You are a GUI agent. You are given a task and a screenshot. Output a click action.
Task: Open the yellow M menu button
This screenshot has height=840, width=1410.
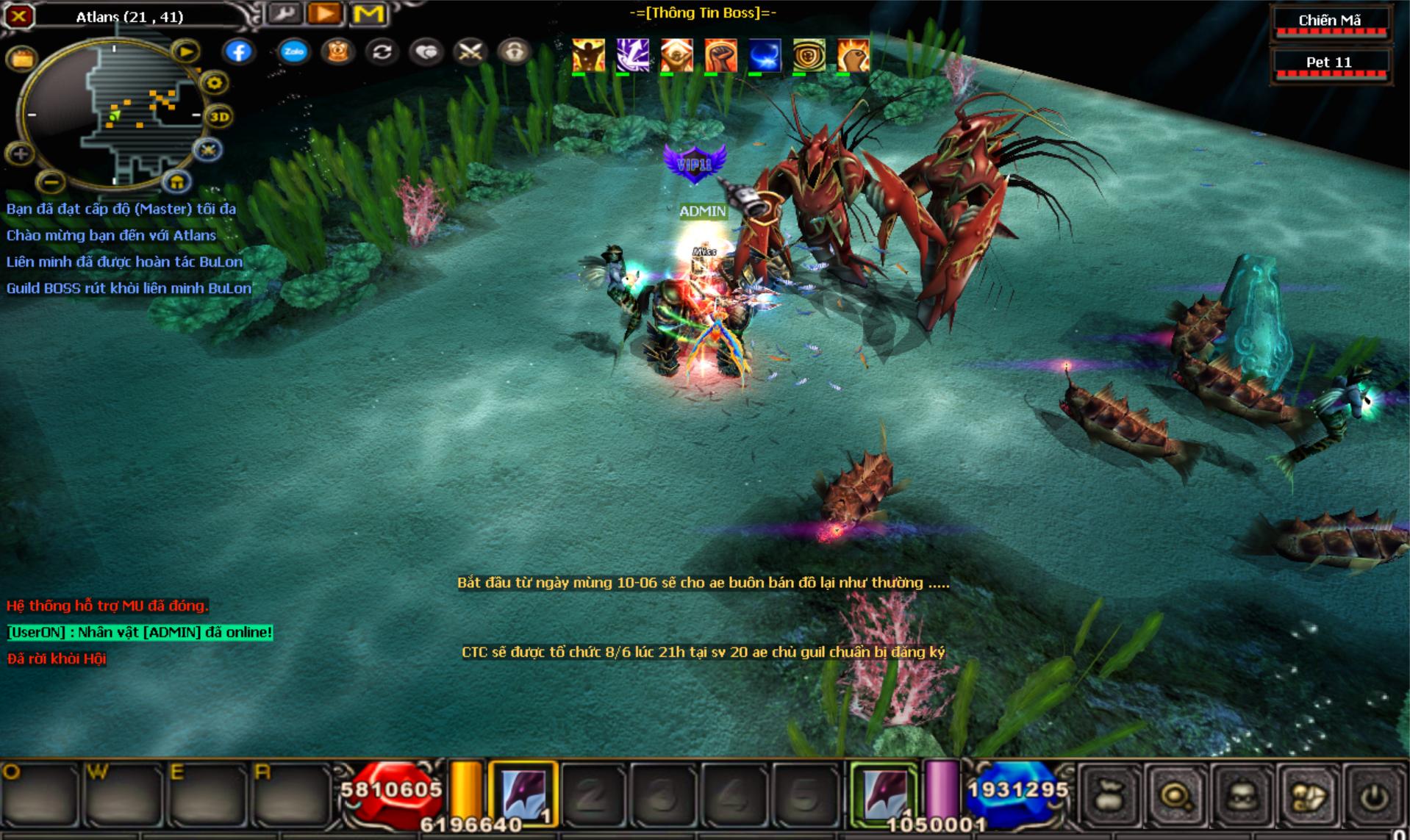368,14
